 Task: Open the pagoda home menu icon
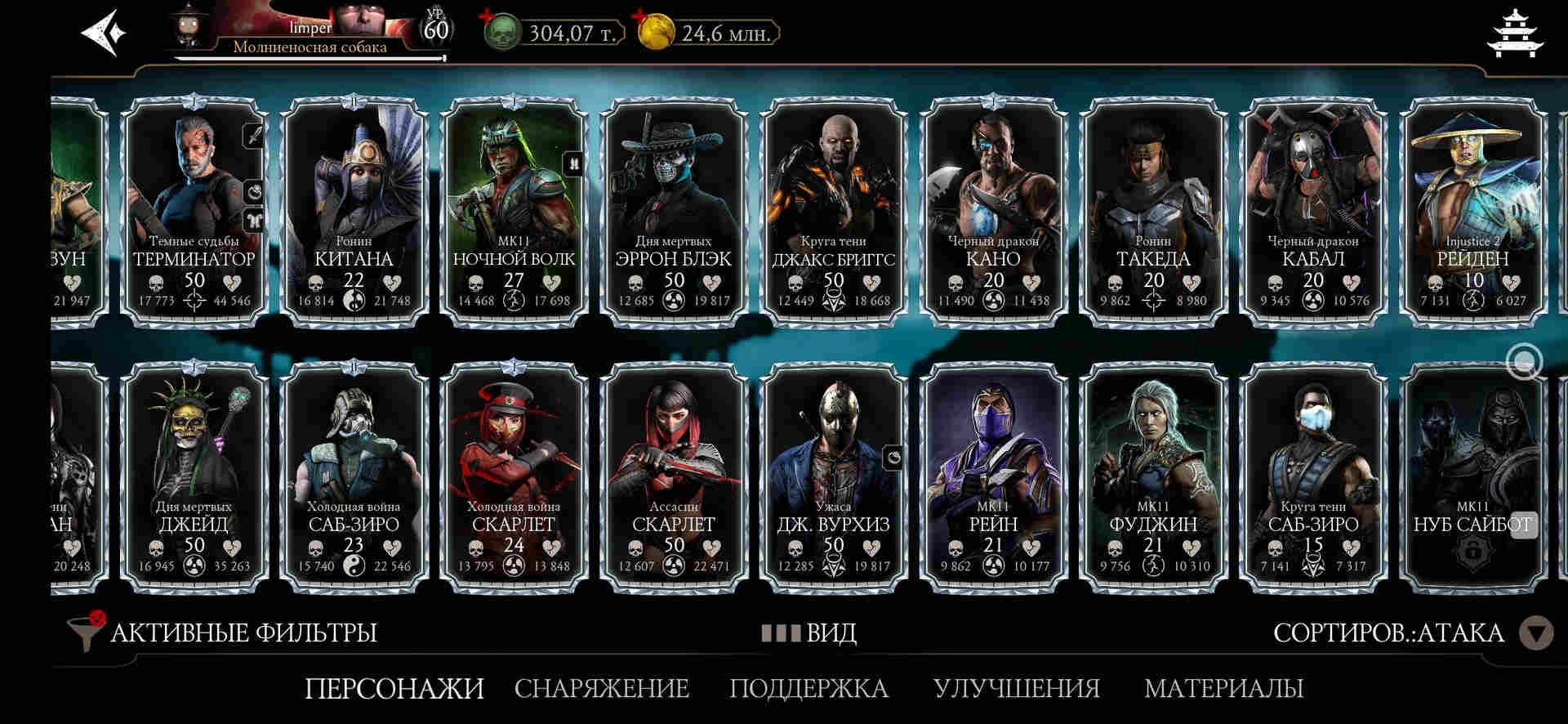(1517, 34)
